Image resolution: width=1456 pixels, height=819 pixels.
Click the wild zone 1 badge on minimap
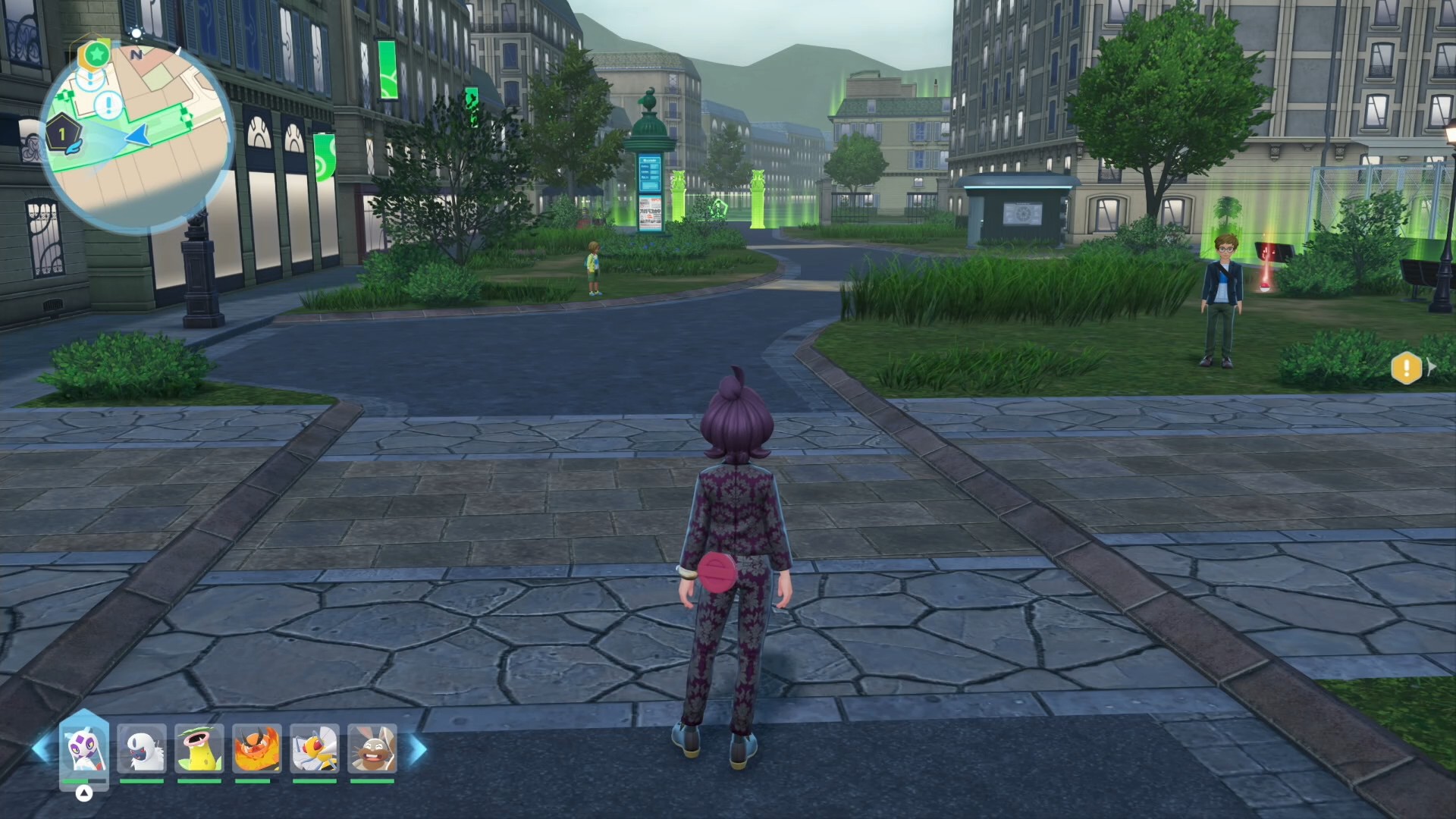62,134
